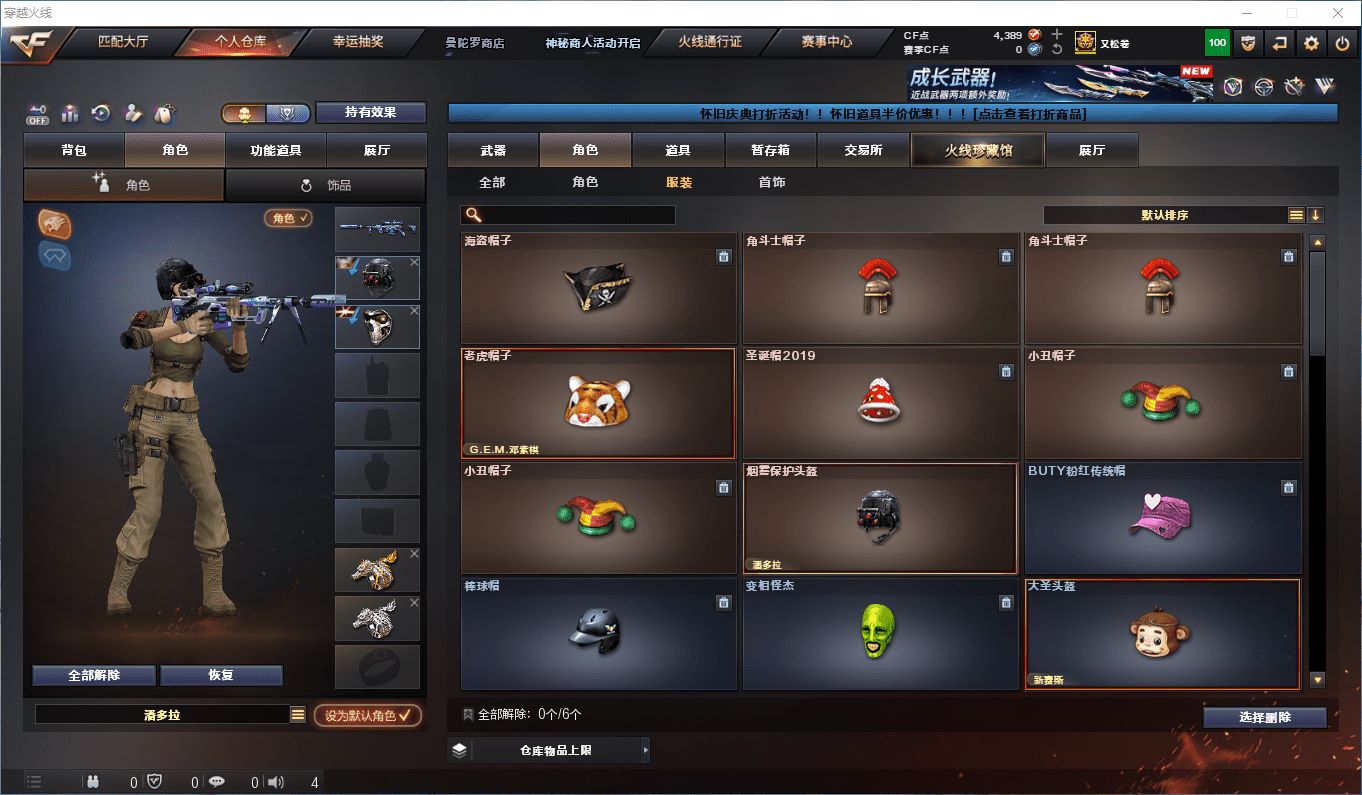
Task: Click the 持有效果 button
Action: click(x=371, y=112)
